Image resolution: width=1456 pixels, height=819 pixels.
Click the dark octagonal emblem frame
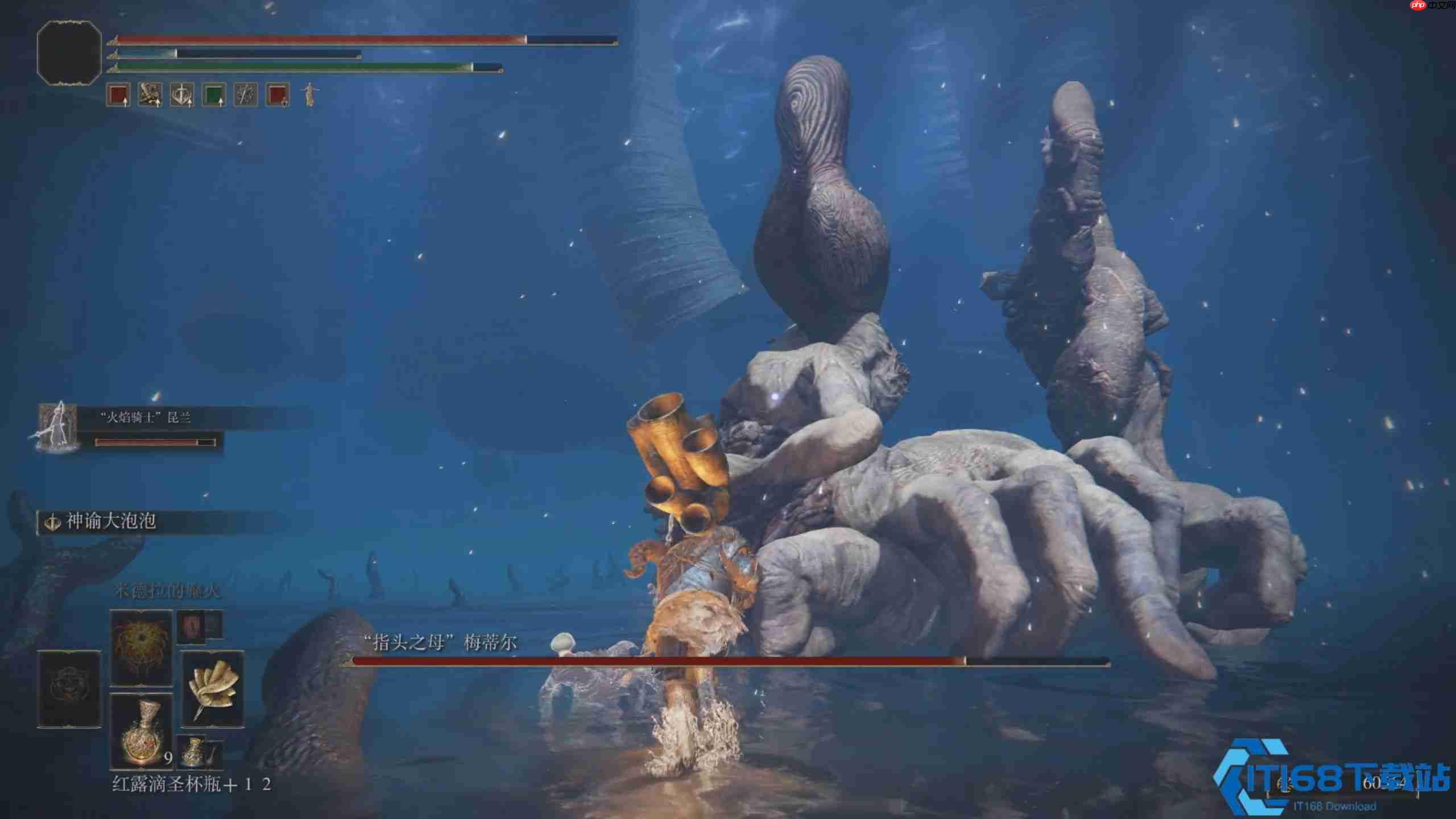click(69, 53)
